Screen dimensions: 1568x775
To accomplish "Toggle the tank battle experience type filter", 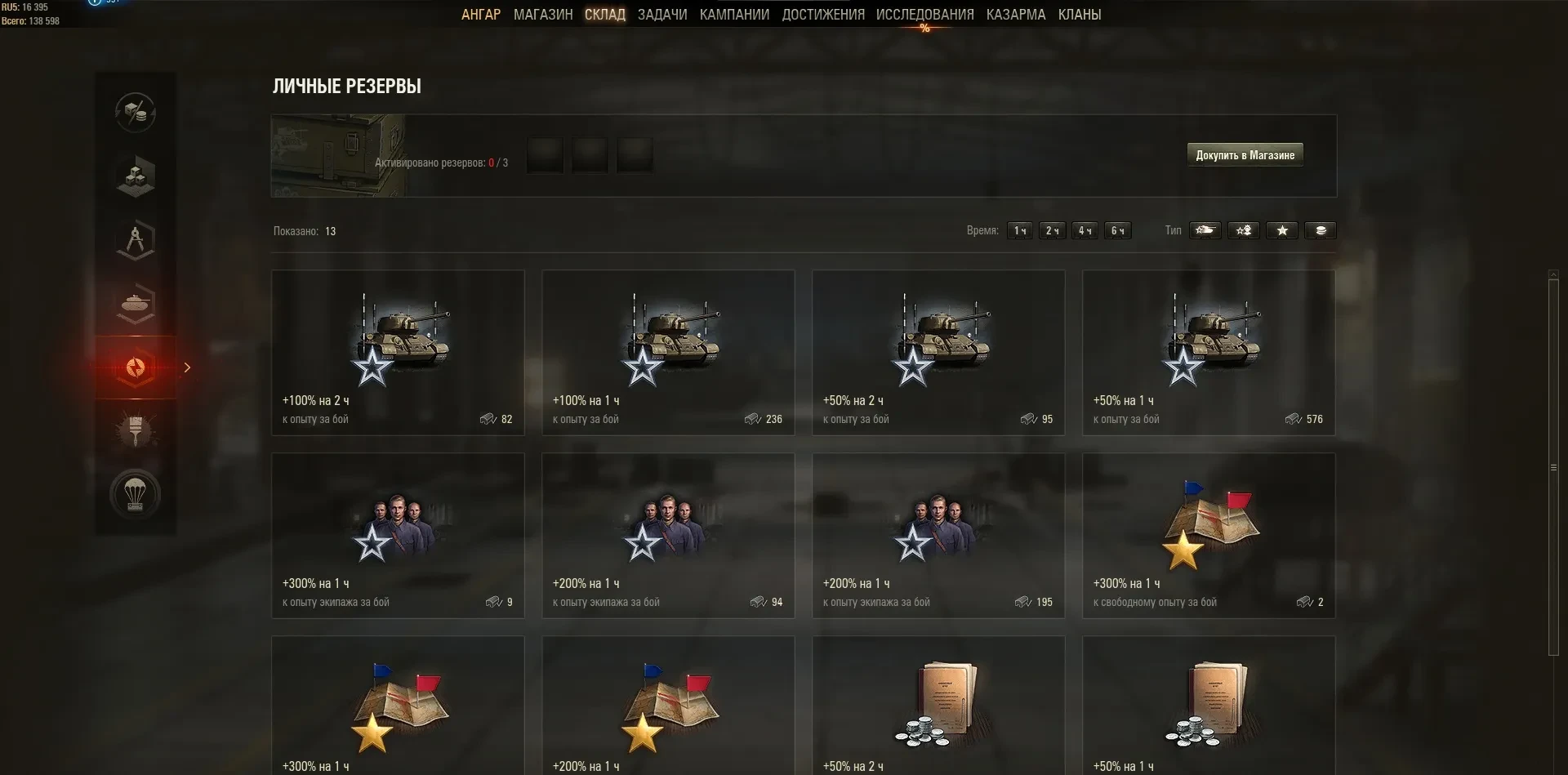I will pos(1206,230).
